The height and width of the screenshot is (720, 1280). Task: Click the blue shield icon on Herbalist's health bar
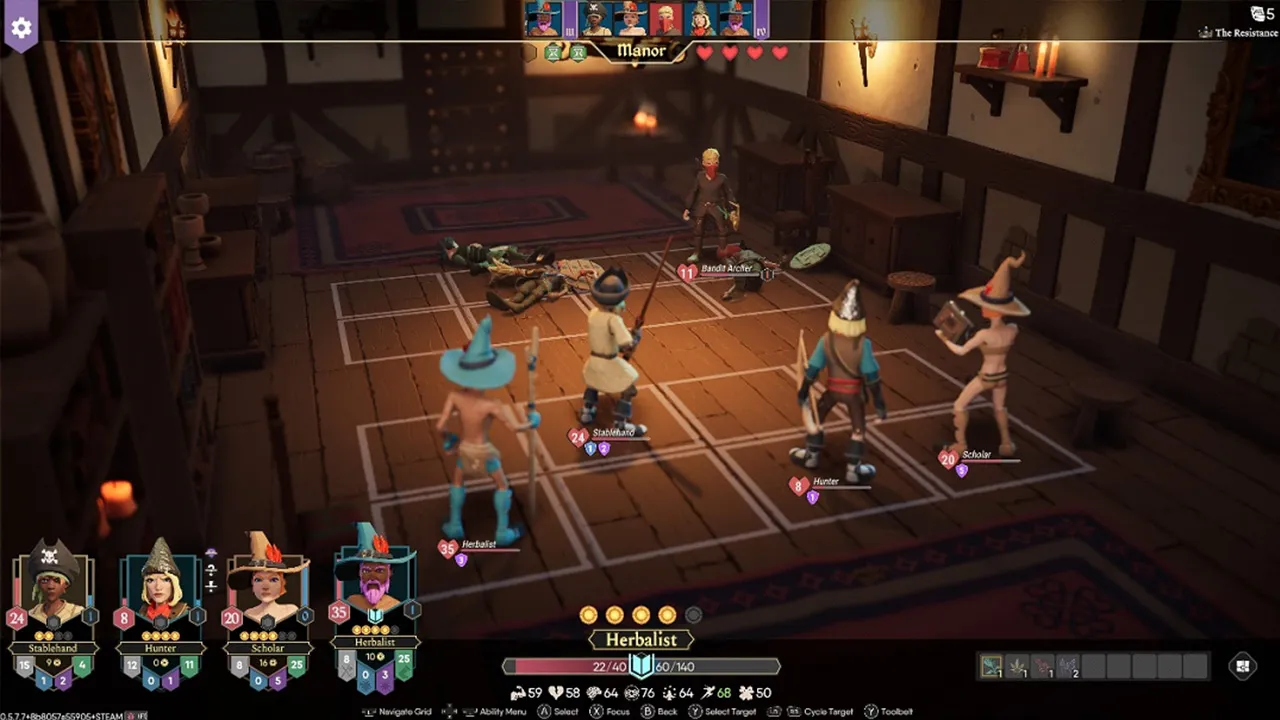(640, 665)
